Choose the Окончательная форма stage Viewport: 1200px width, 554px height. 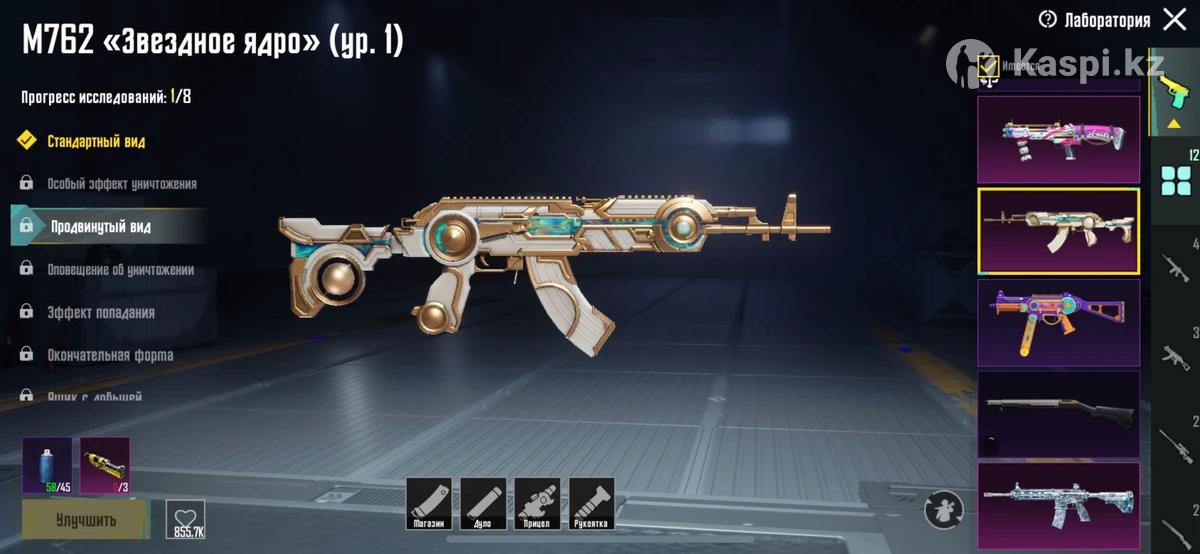click(x=110, y=355)
